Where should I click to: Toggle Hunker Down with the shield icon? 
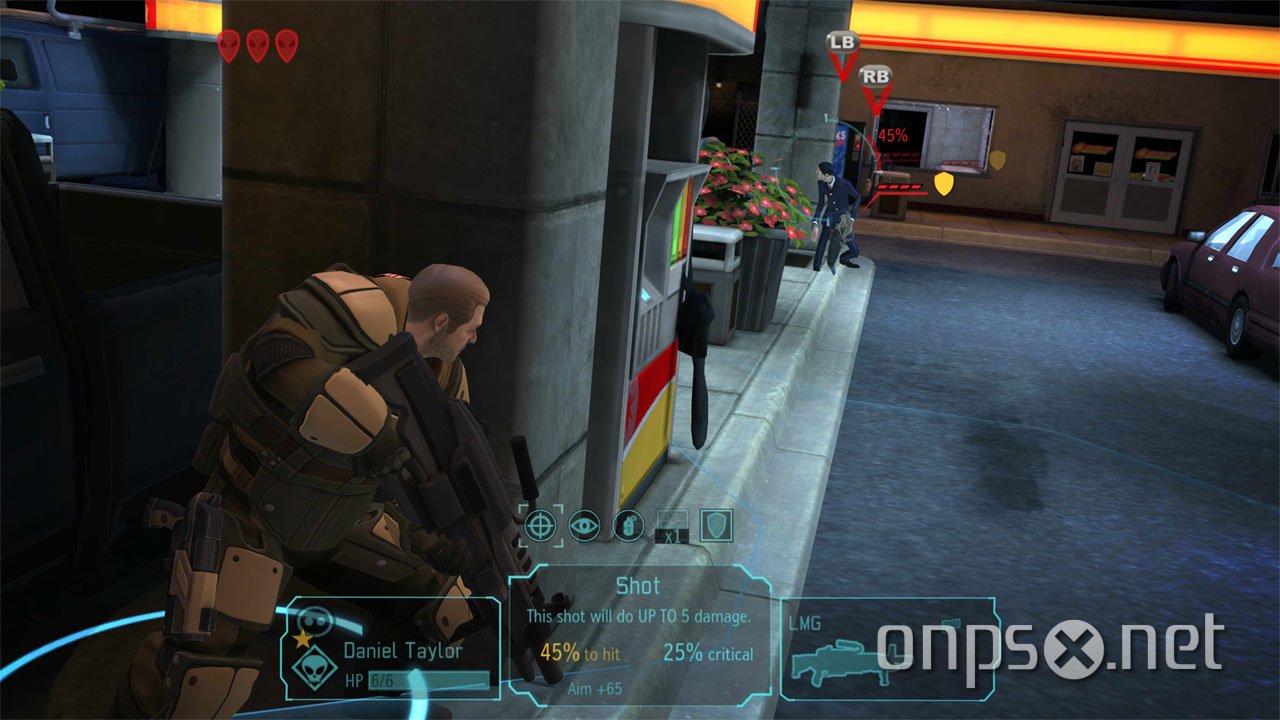click(714, 525)
